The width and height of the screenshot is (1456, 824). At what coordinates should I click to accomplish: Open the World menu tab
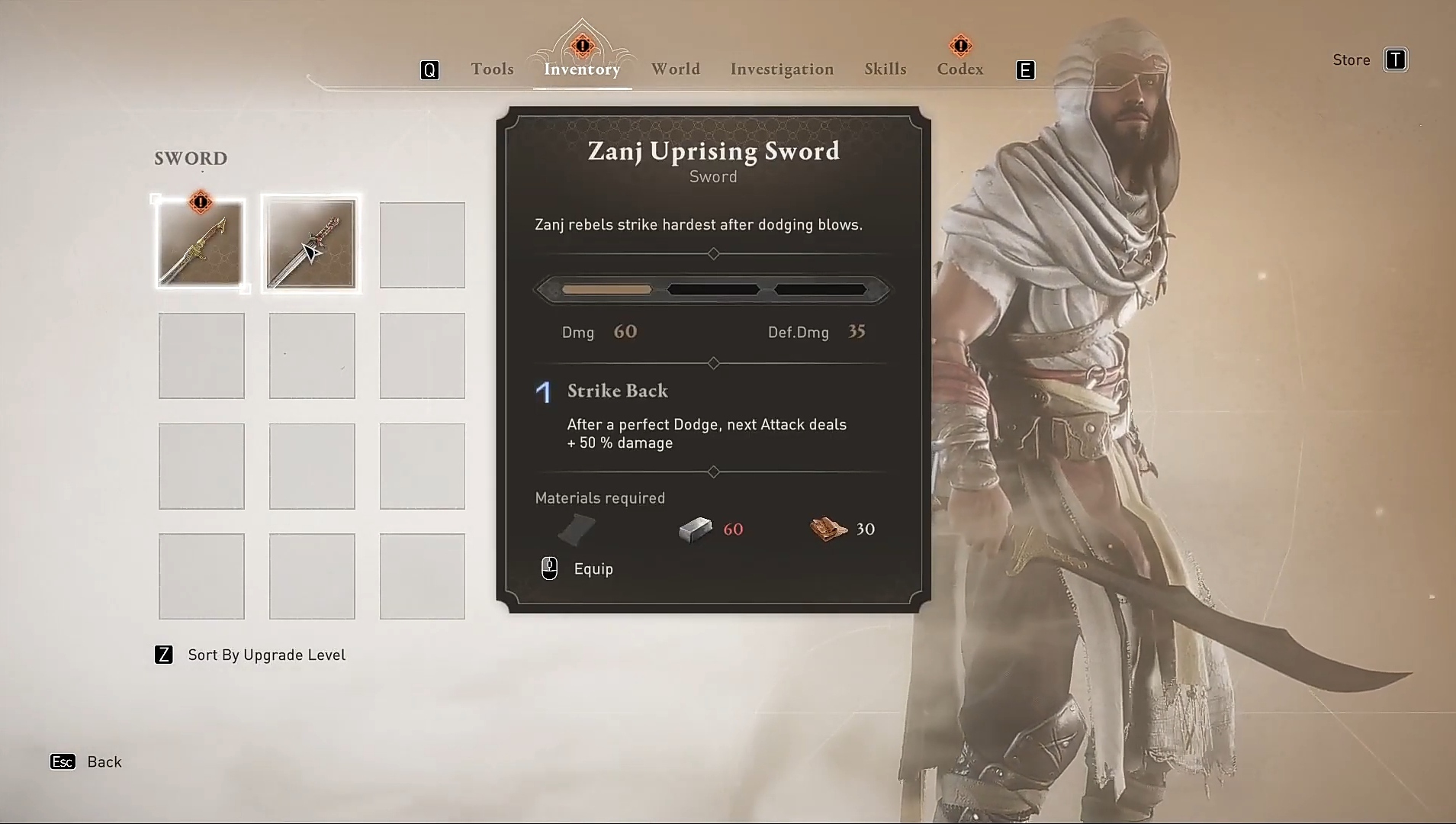676,69
